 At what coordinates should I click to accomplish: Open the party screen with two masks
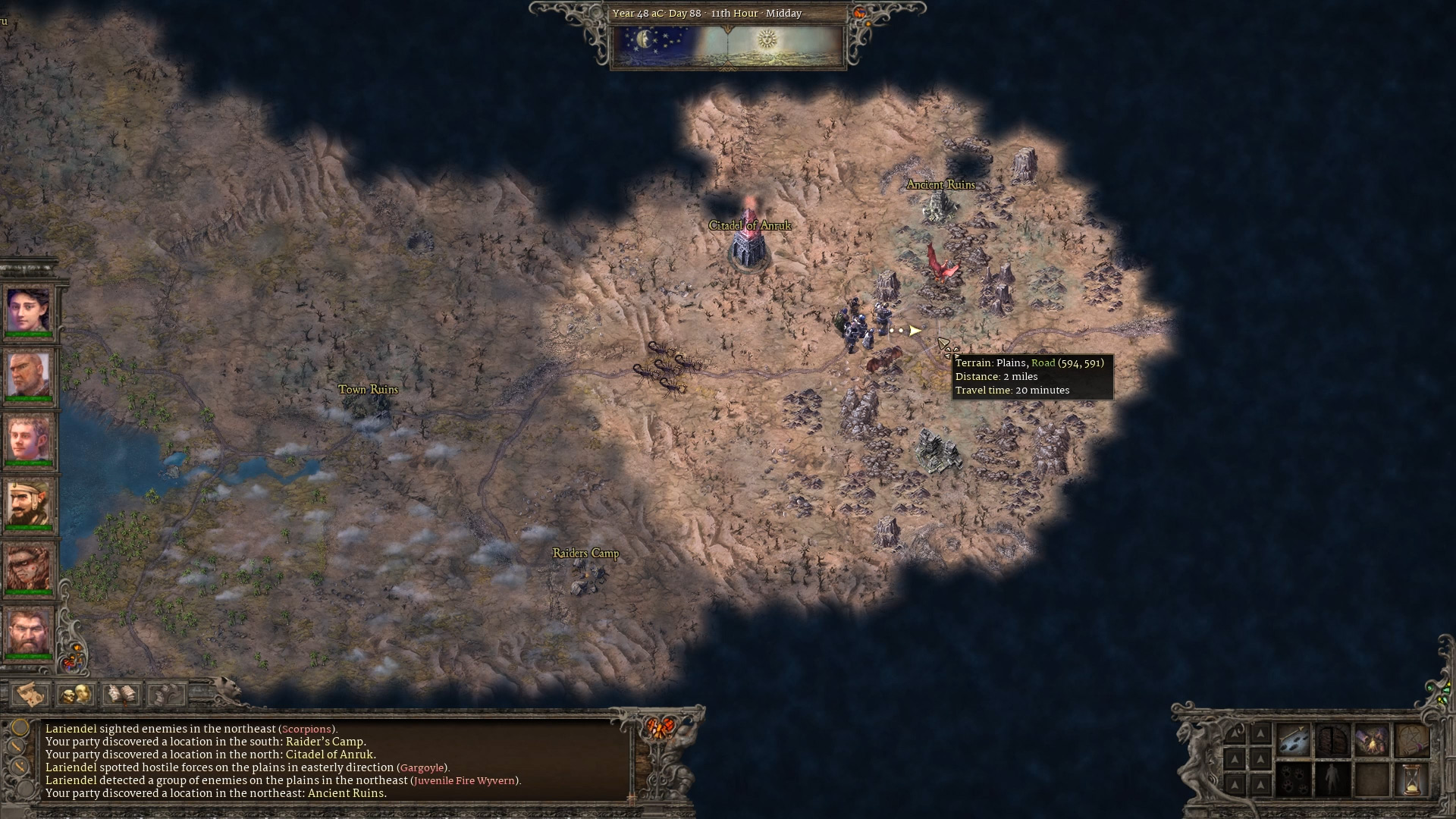point(76,693)
